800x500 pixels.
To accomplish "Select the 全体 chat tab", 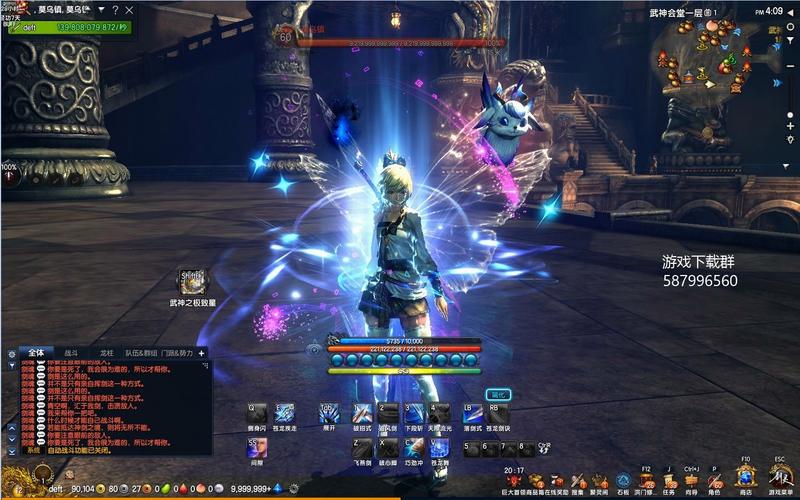I will coord(36,353).
